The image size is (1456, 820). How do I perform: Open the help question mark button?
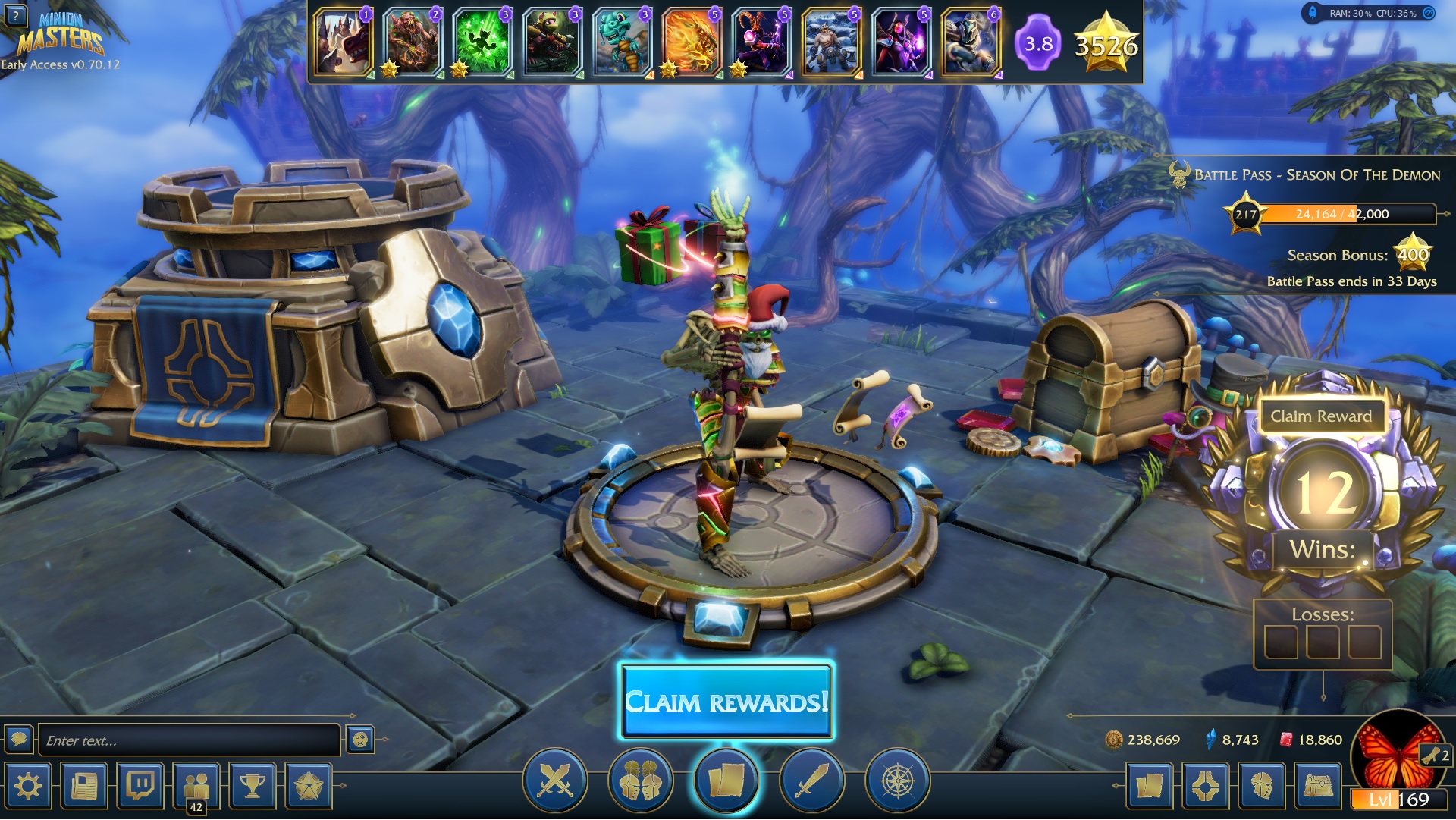coord(15,15)
